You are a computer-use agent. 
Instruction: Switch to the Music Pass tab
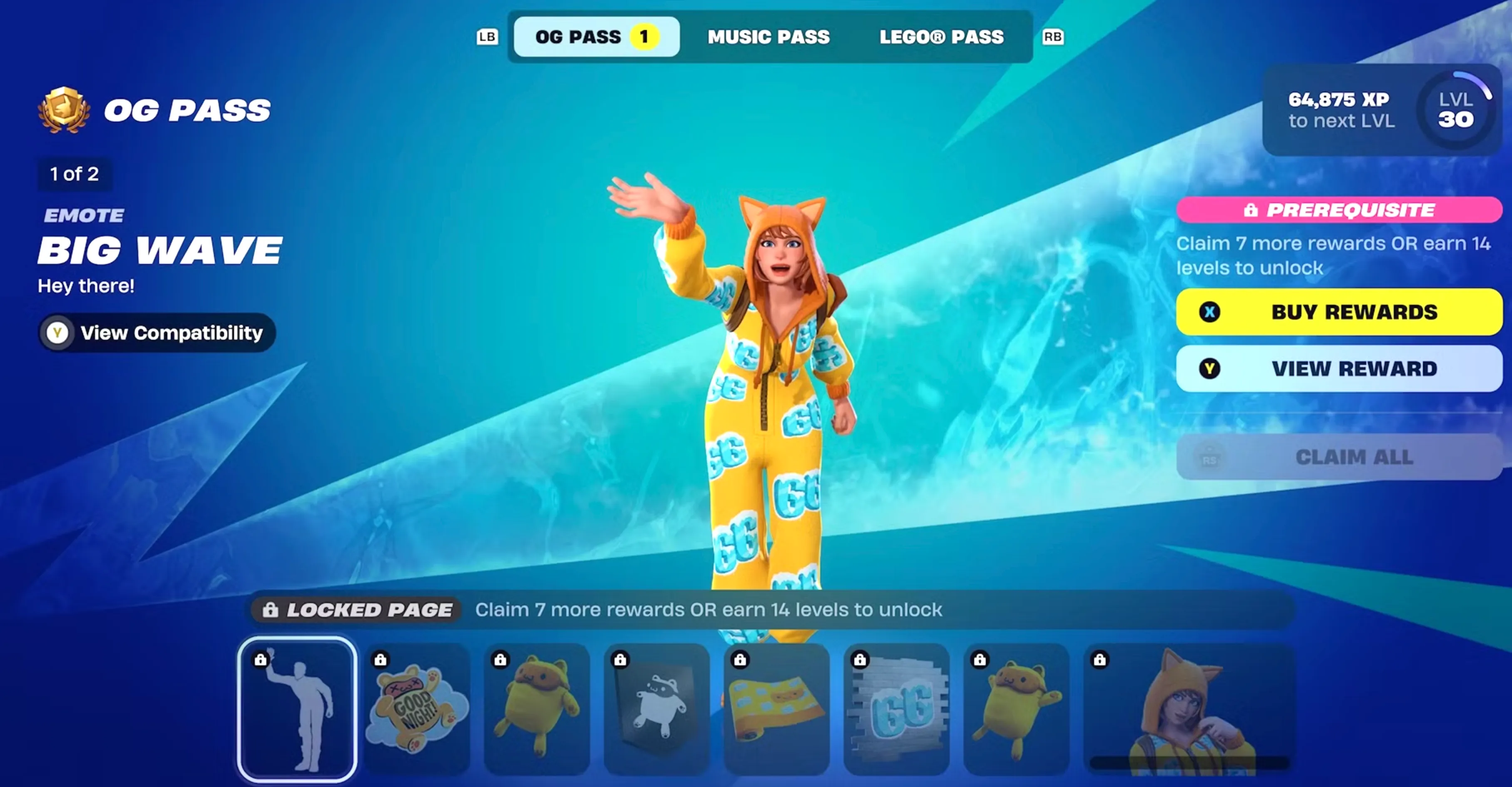(x=769, y=37)
